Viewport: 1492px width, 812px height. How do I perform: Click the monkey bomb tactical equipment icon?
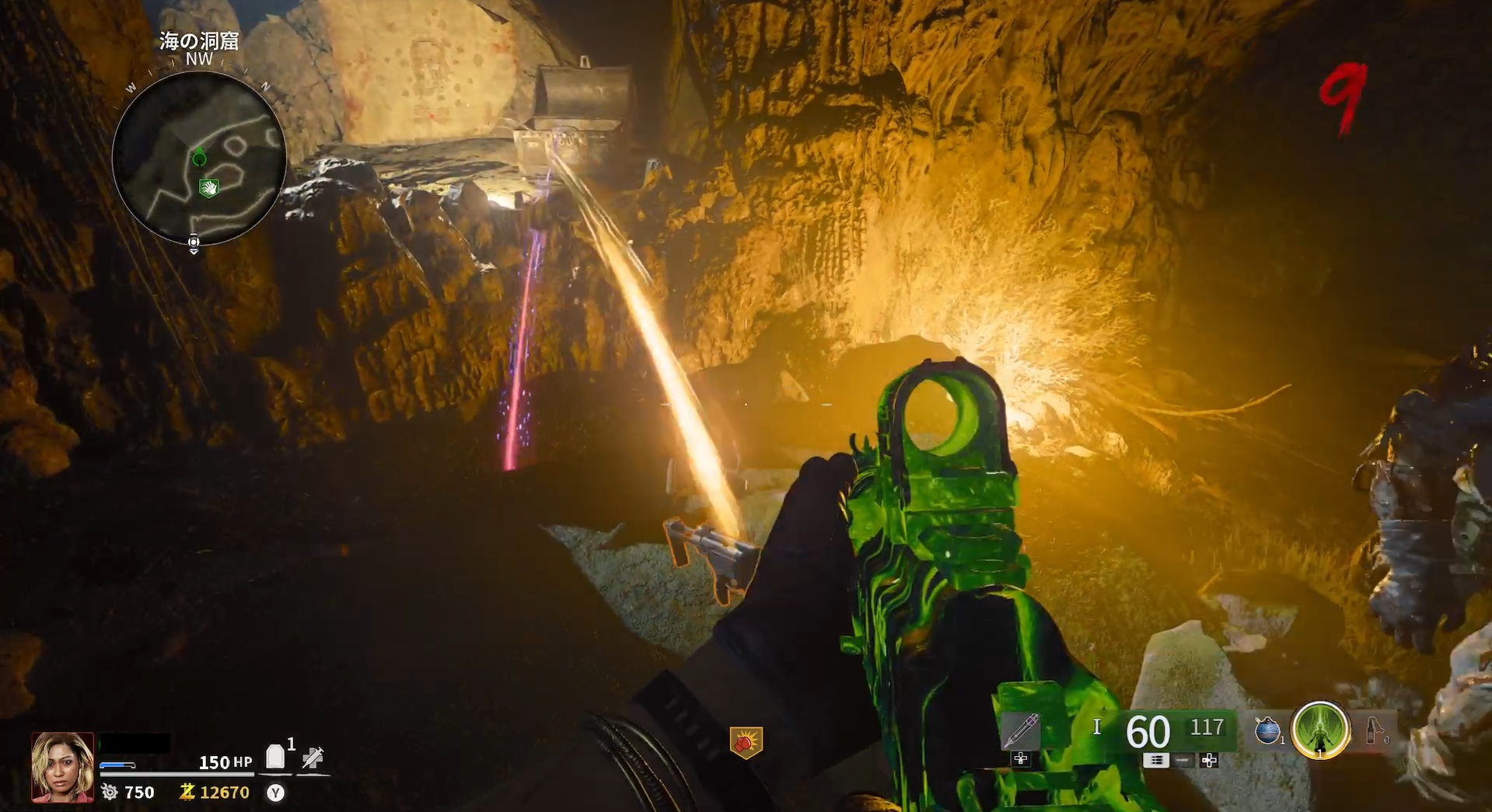[x=1267, y=730]
